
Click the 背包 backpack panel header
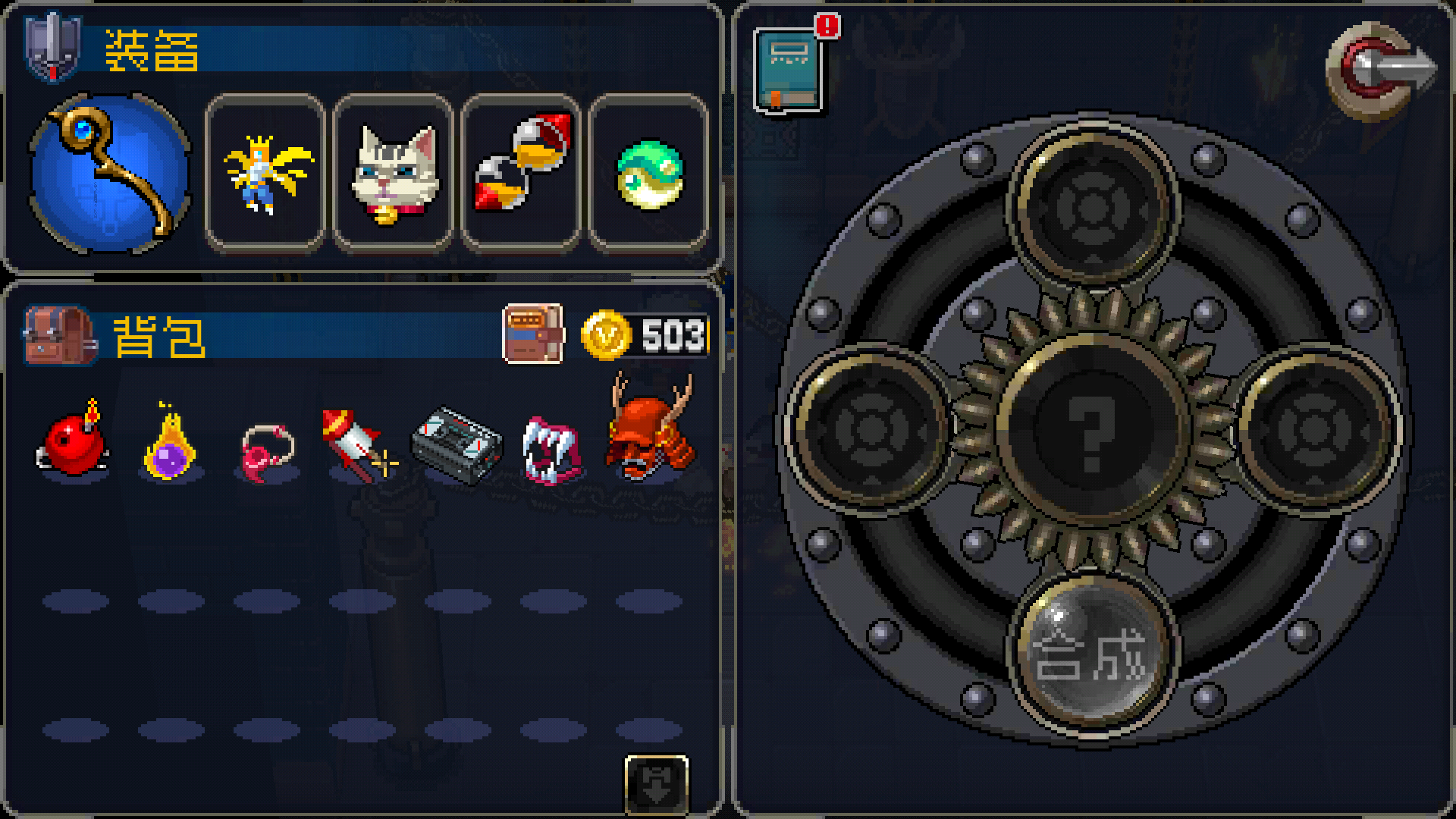[x=159, y=335]
